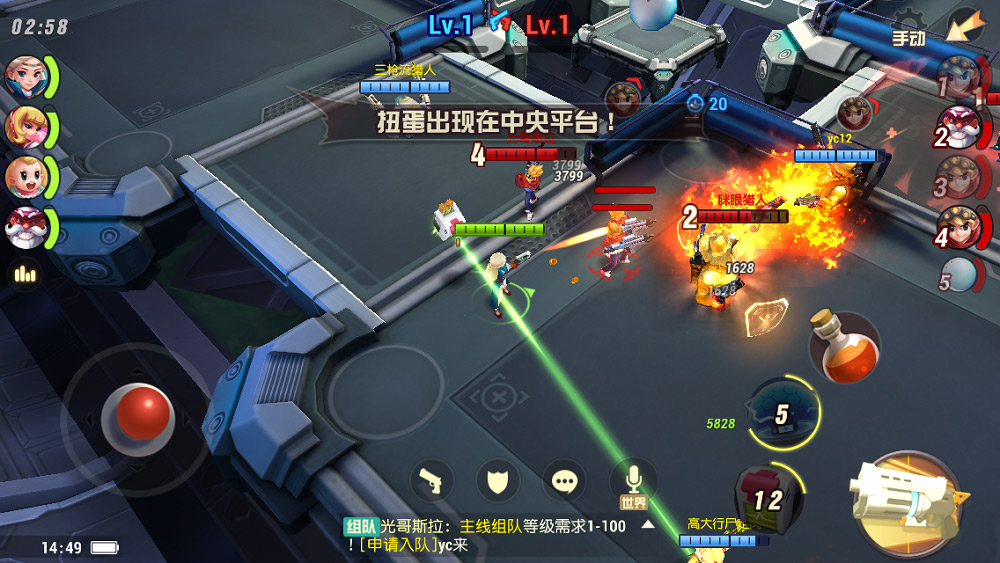The image size is (1000, 563).
Task: Trigger the red-capped skill showing 12
Action: click(768, 496)
